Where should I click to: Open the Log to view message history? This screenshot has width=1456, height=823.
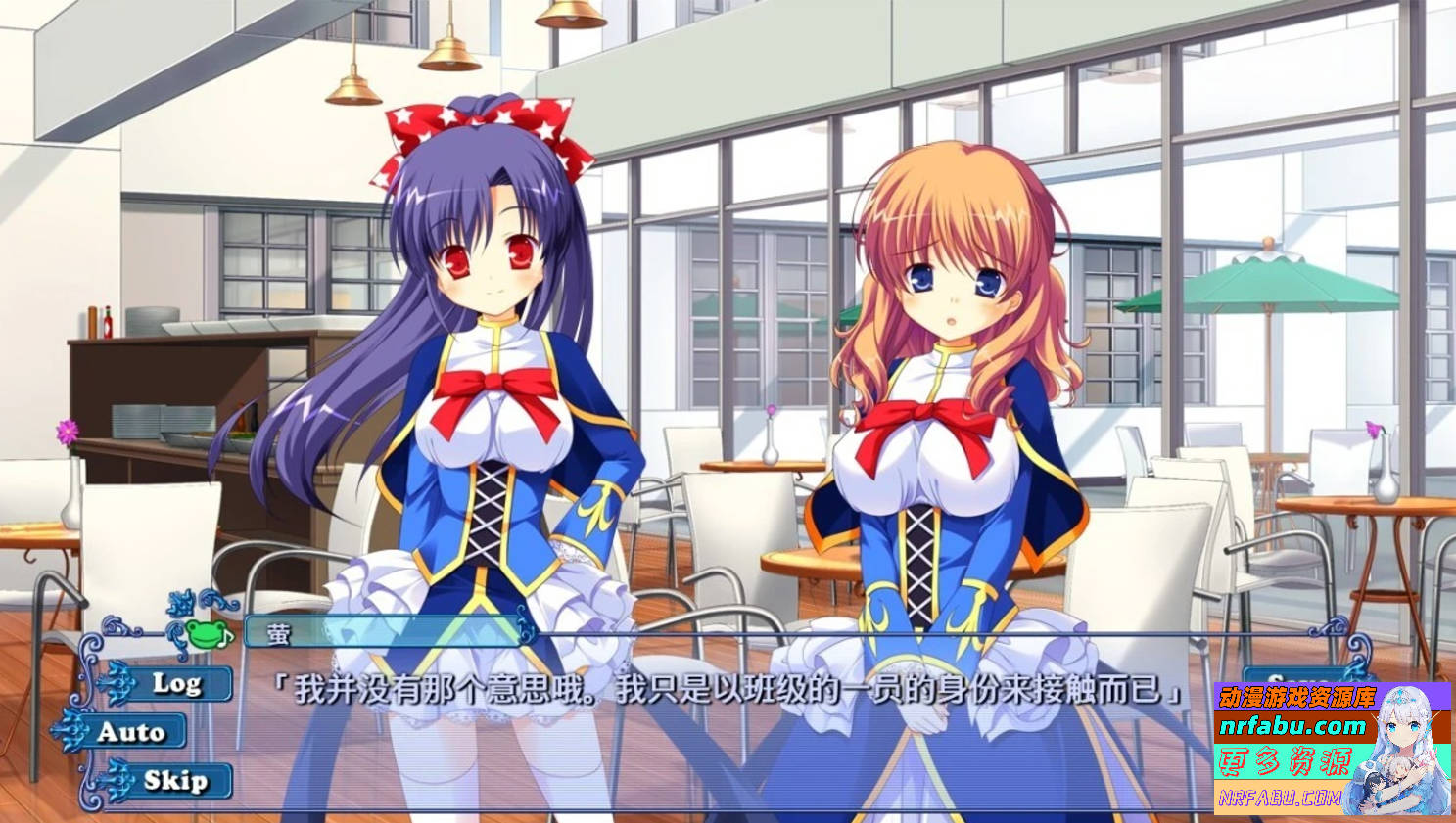point(179,684)
